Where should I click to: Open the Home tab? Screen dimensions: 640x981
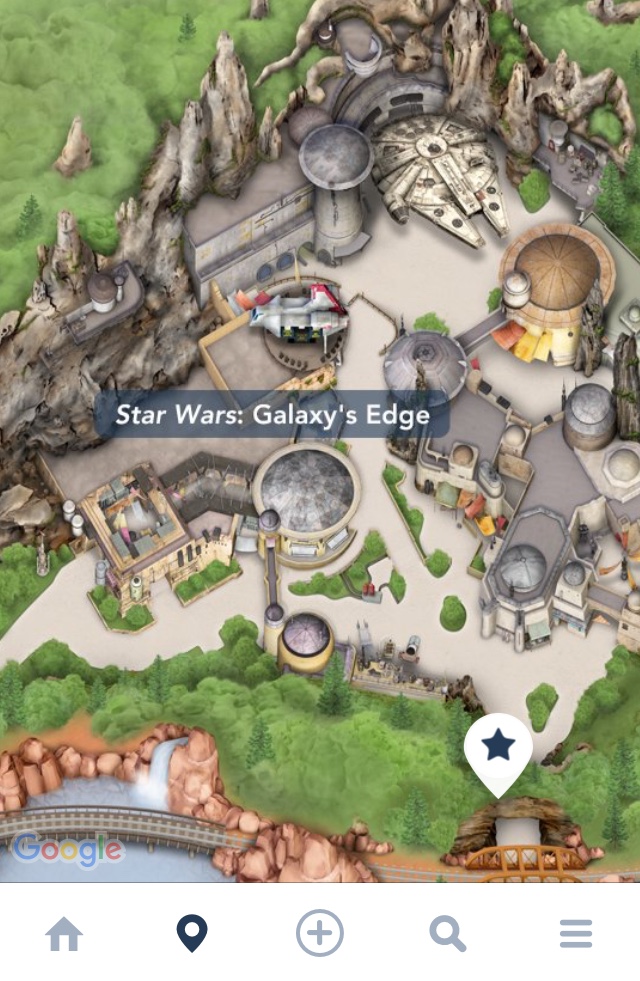coord(64,934)
